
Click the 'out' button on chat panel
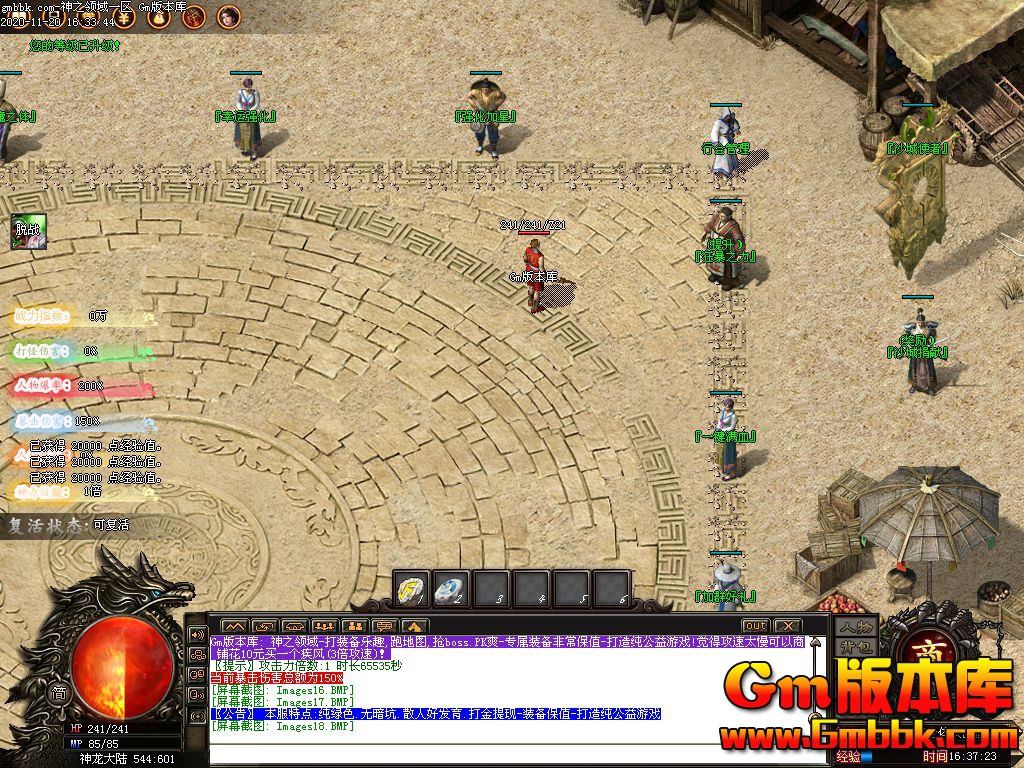tap(755, 626)
